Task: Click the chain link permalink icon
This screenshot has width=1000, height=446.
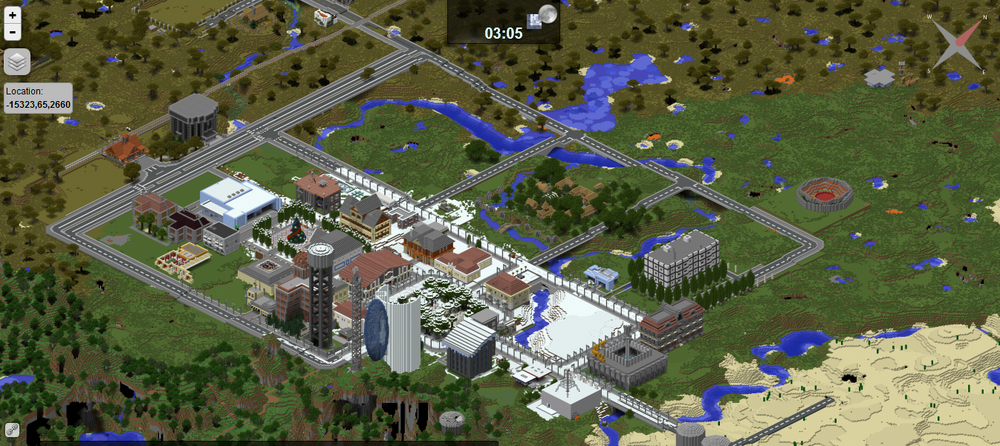Action: [x=12, y=429]
